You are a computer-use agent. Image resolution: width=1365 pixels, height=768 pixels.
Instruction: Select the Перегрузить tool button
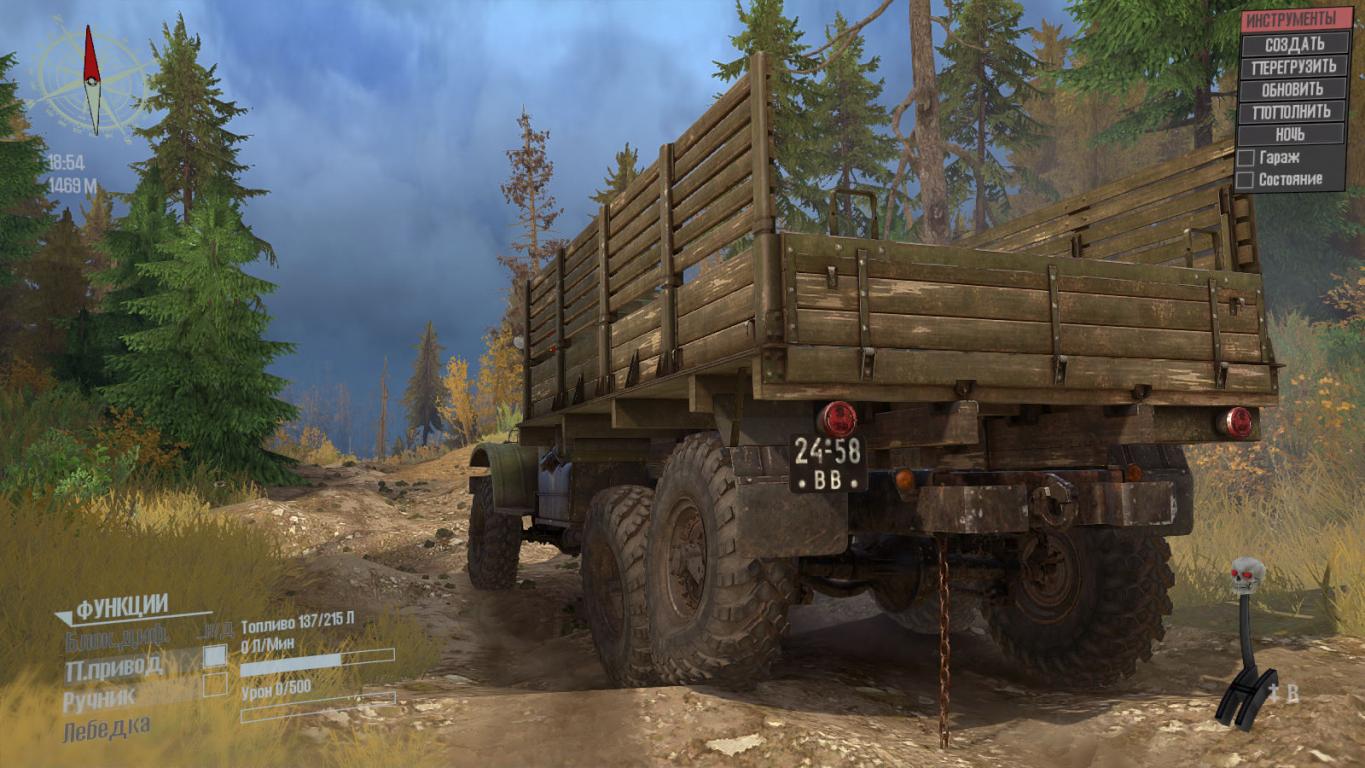1294,67
